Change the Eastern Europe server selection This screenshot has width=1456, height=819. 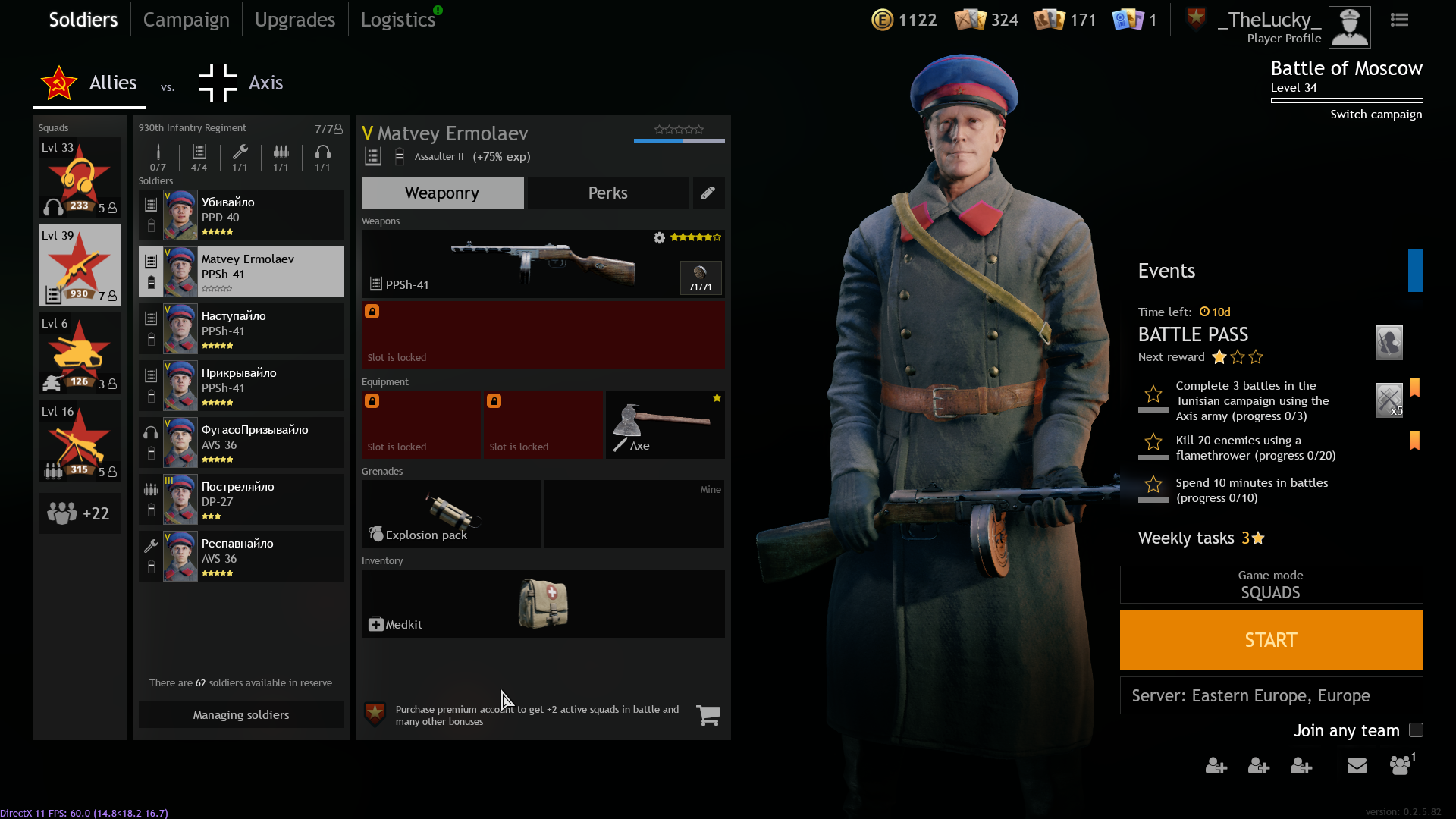[1271, 695]
